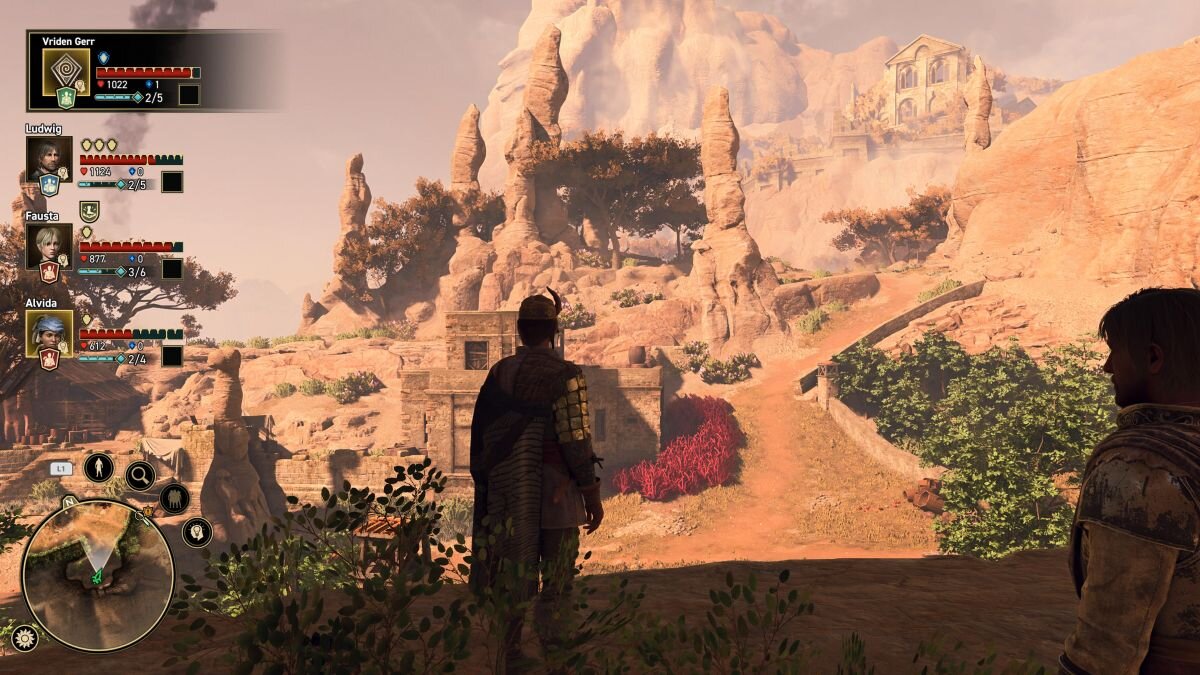Click the empty black slot beside Ludwig's stats
Viewport: 1200px width, 675px height.
pyautogui.click(x=172, y=182)
